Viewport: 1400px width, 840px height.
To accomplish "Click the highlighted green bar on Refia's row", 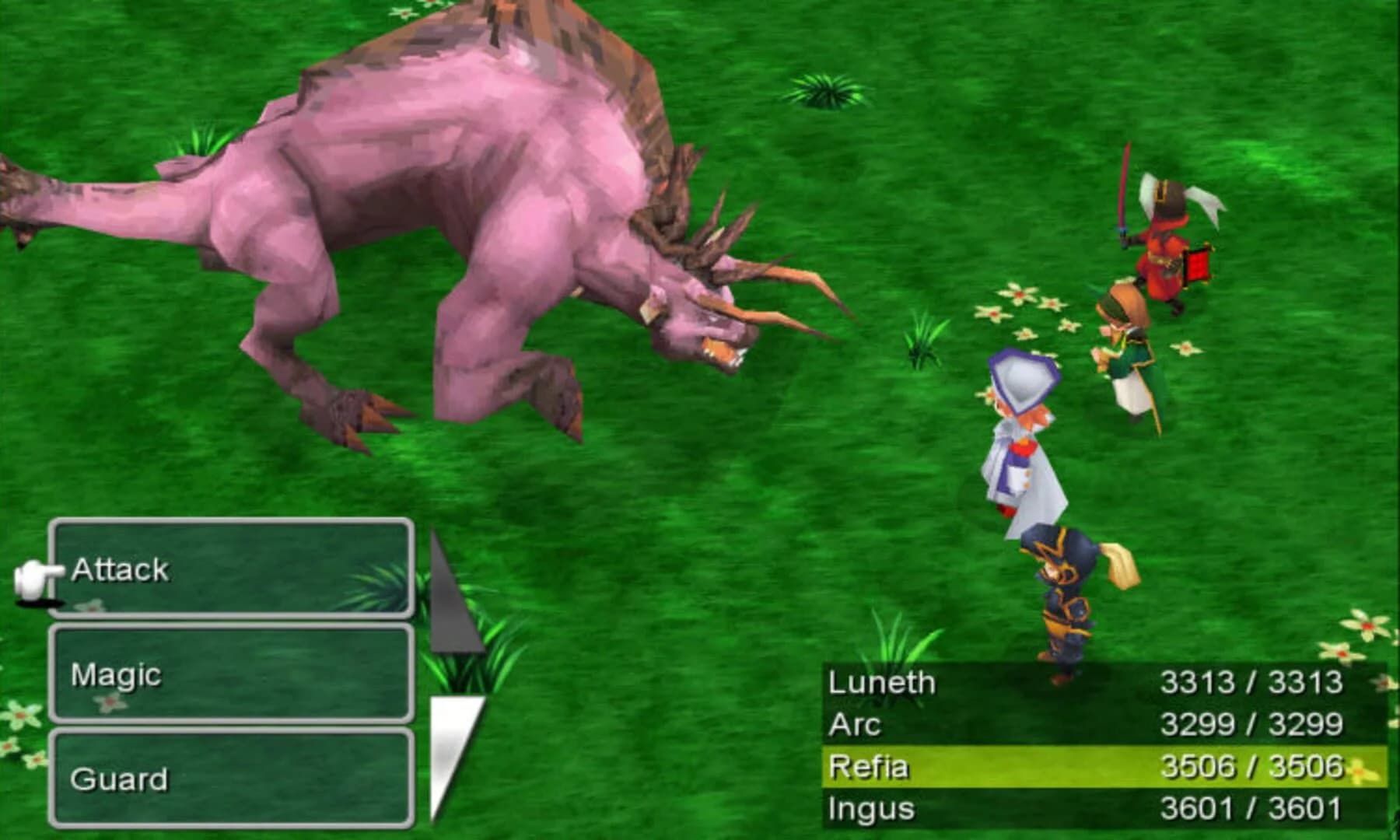I will tap(1089, 766).
